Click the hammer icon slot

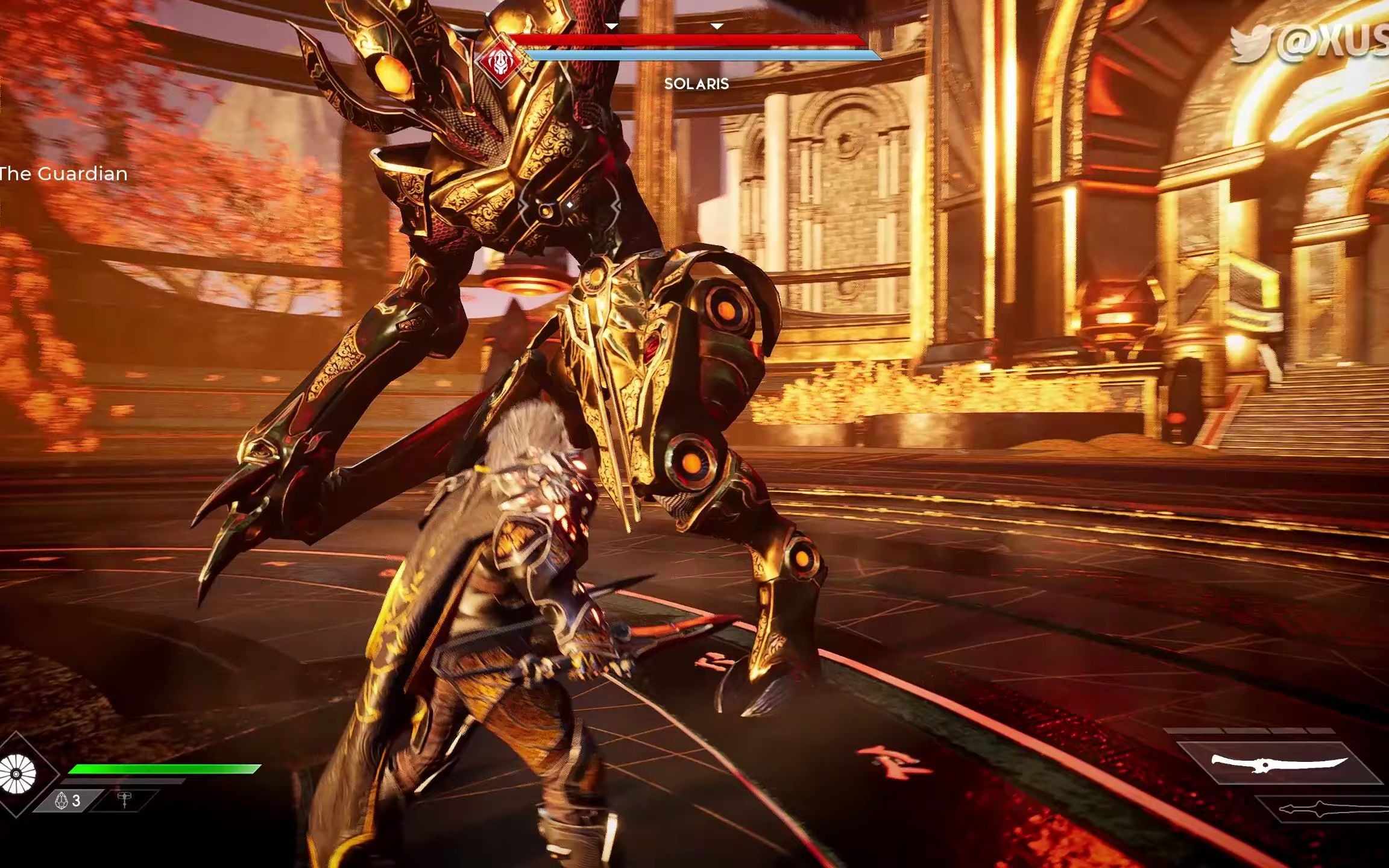tap(125, 800)
